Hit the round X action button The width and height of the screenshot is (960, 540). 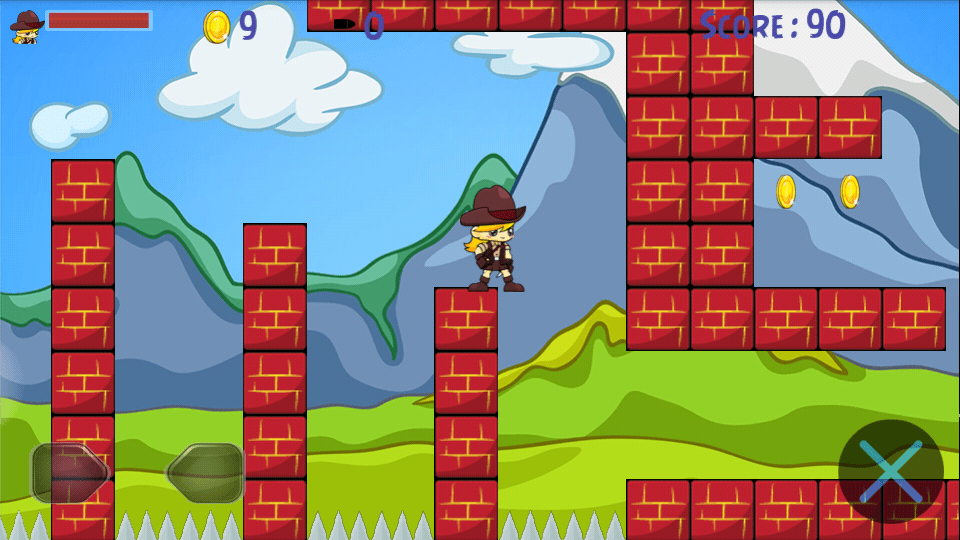[x=890, y=471]
